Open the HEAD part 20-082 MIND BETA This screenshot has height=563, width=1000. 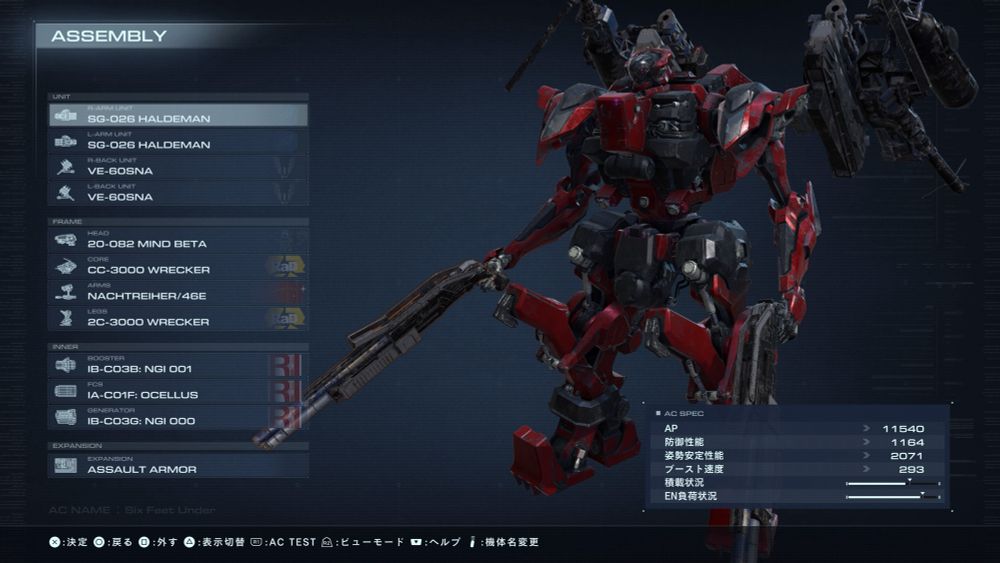click(178, 240)
